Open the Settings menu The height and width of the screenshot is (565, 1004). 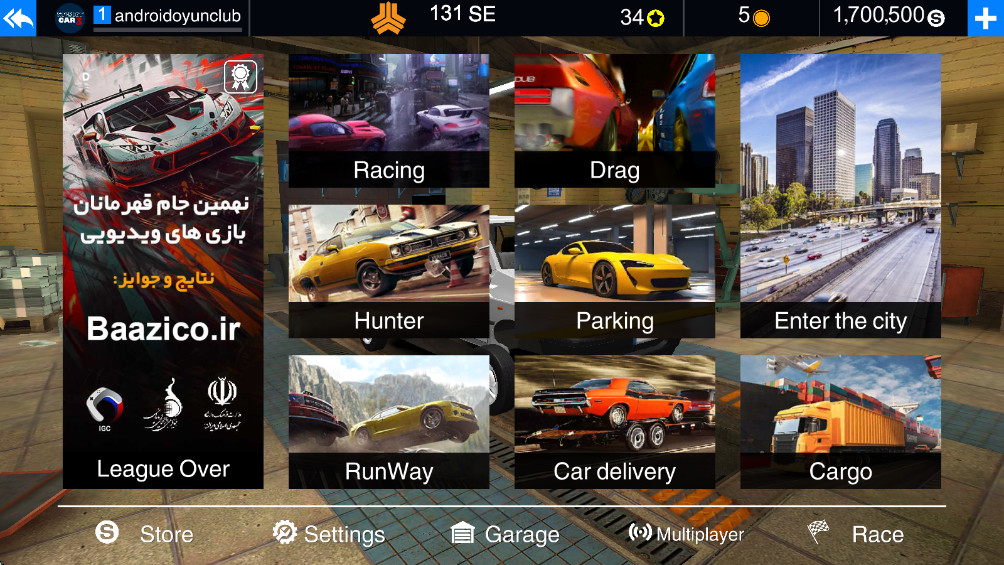(x=329, y=534)
